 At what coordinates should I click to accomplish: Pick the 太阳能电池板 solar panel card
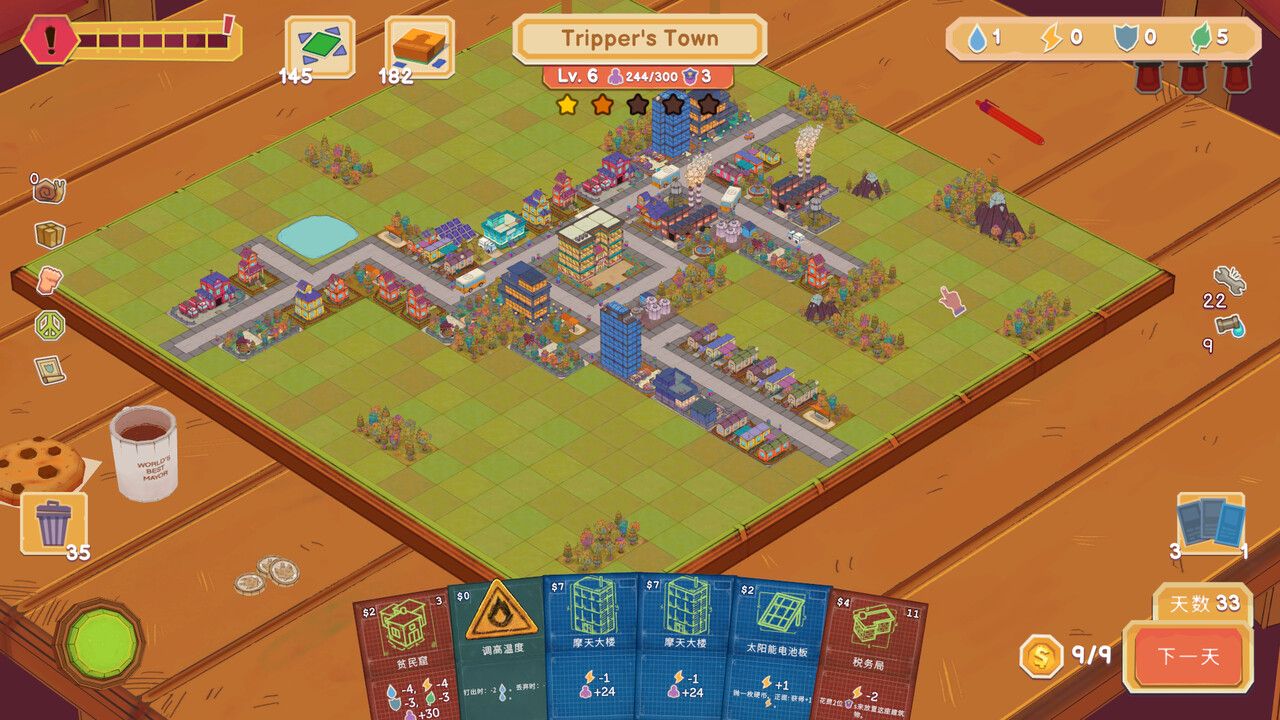(779, 645)
